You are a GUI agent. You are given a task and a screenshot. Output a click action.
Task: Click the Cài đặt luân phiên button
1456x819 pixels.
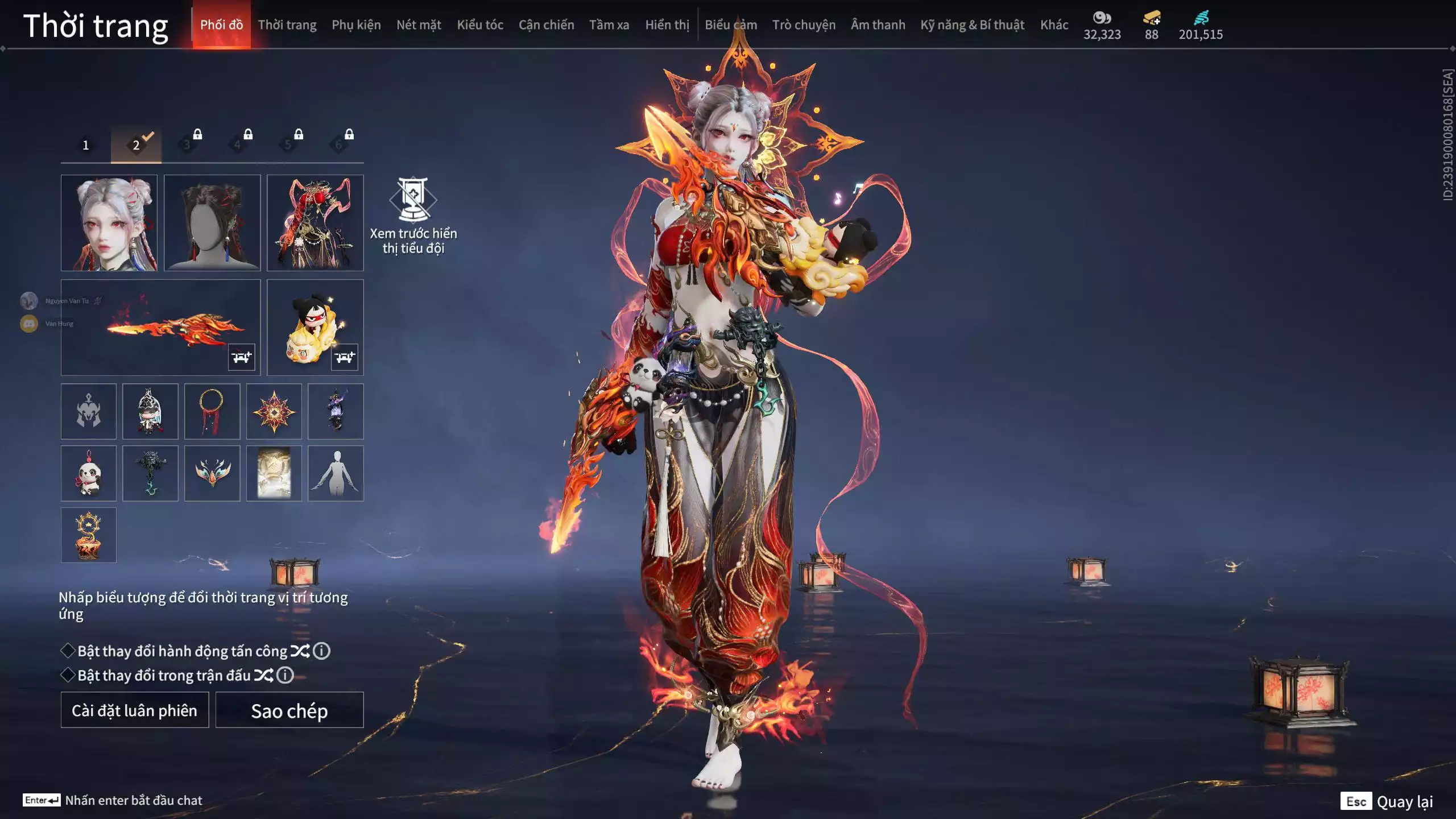click(134, 710)
